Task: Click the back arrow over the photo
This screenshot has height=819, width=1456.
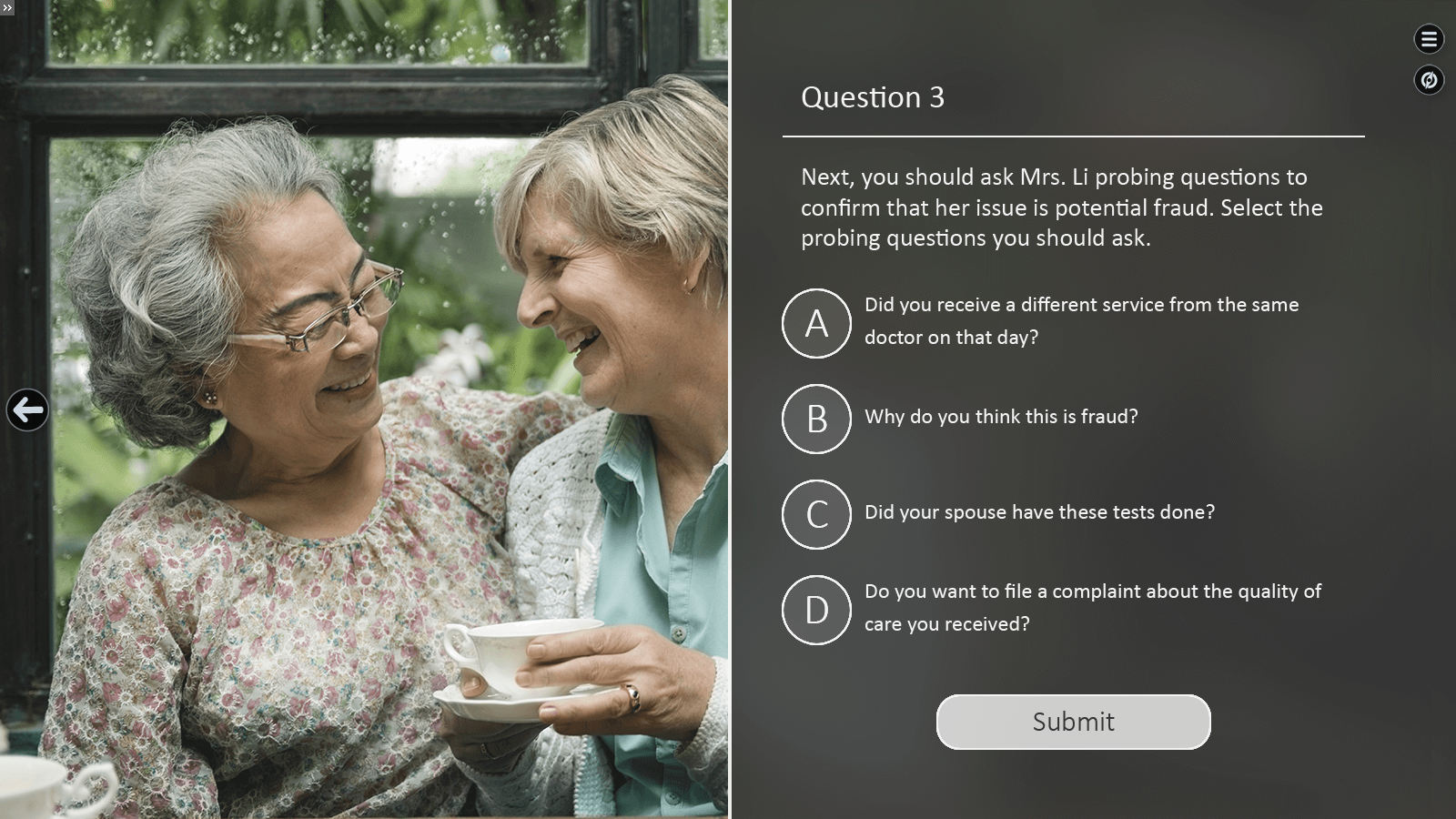Action: [x=28, y=410]
